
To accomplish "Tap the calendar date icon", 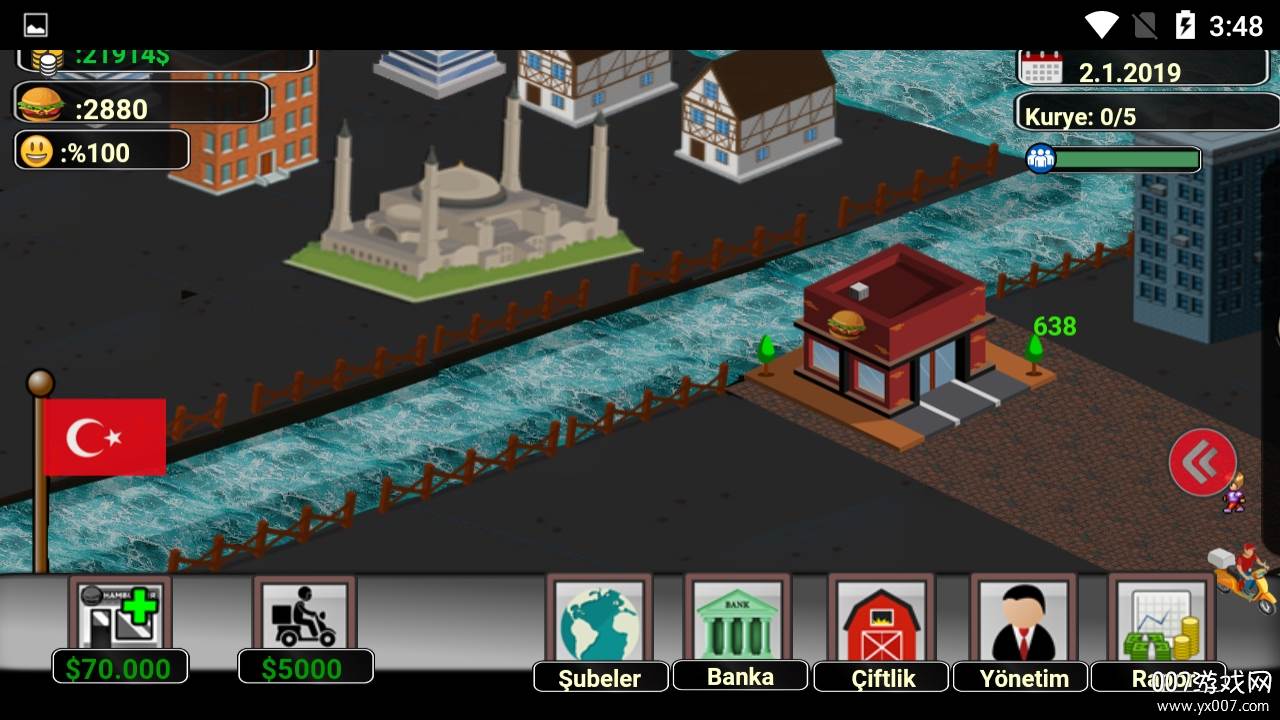I will pos(1043,70).
